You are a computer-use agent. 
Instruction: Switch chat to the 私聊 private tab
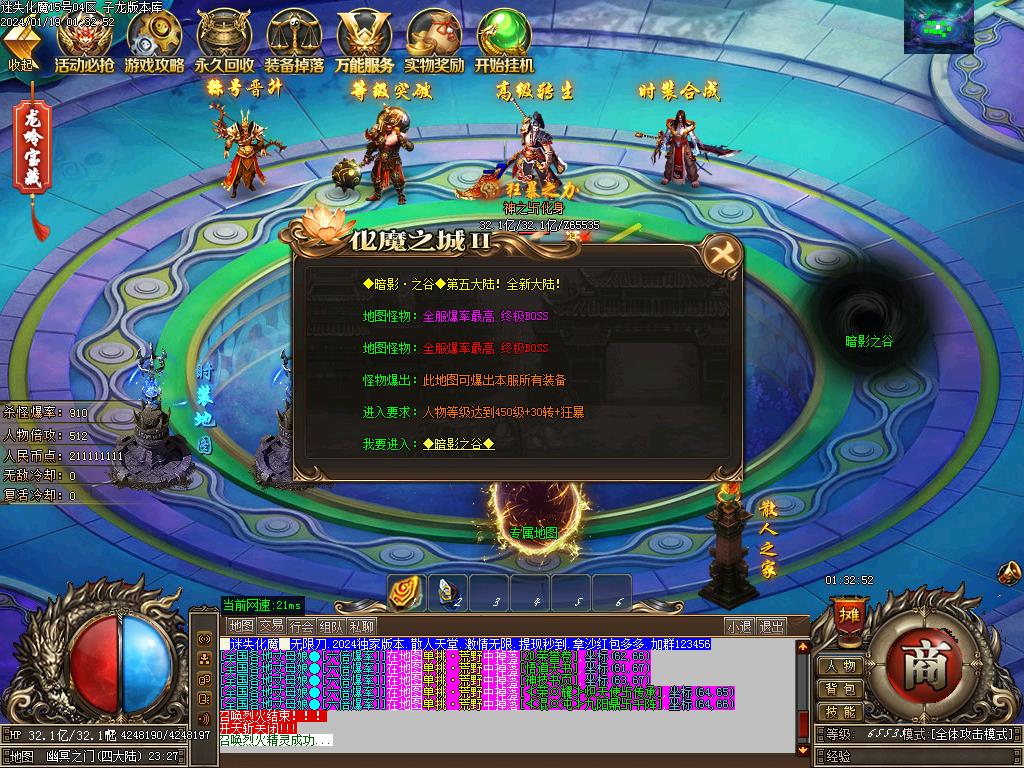362,626
